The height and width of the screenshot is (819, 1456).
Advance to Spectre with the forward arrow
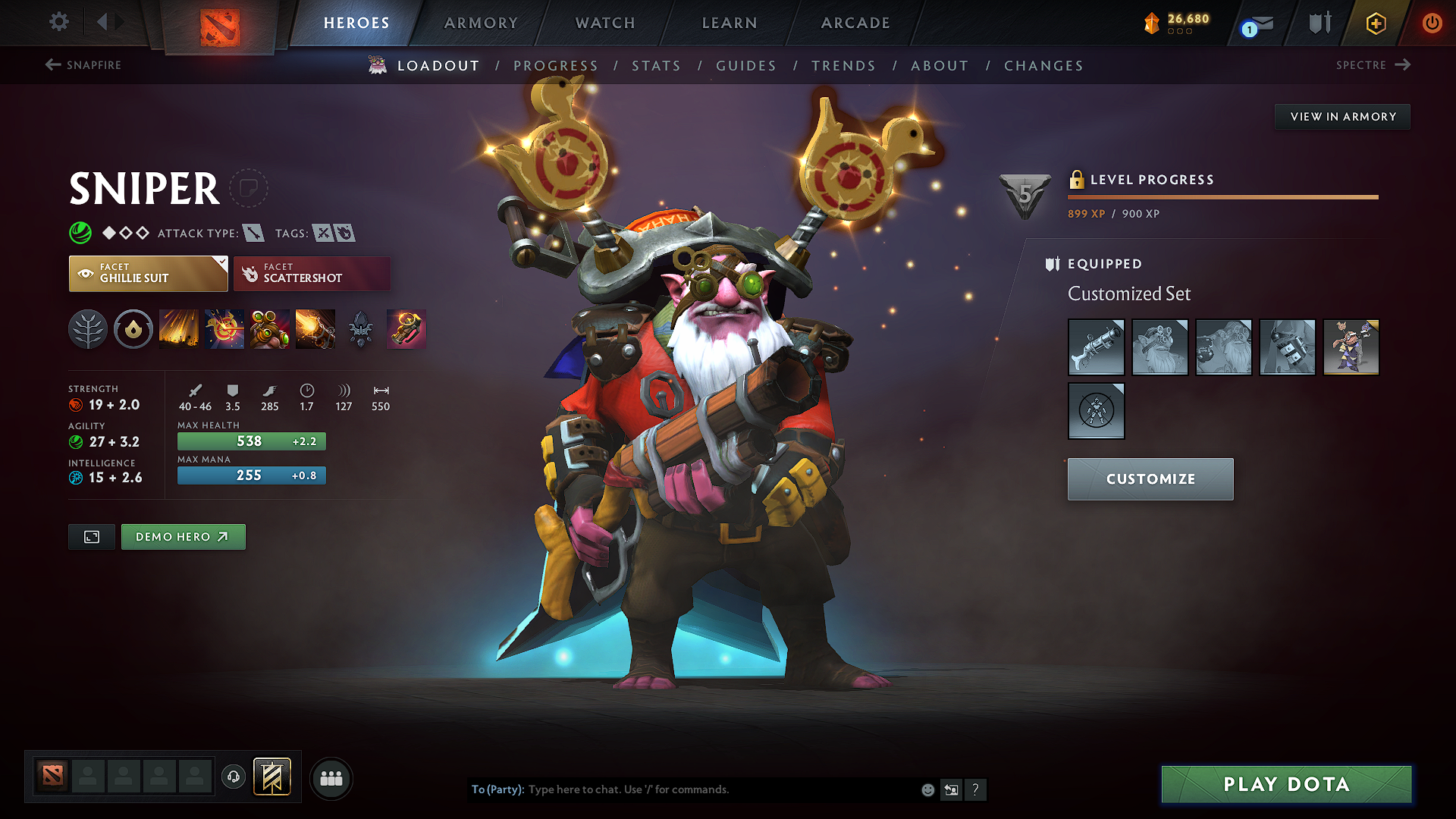pos(1401,65)
